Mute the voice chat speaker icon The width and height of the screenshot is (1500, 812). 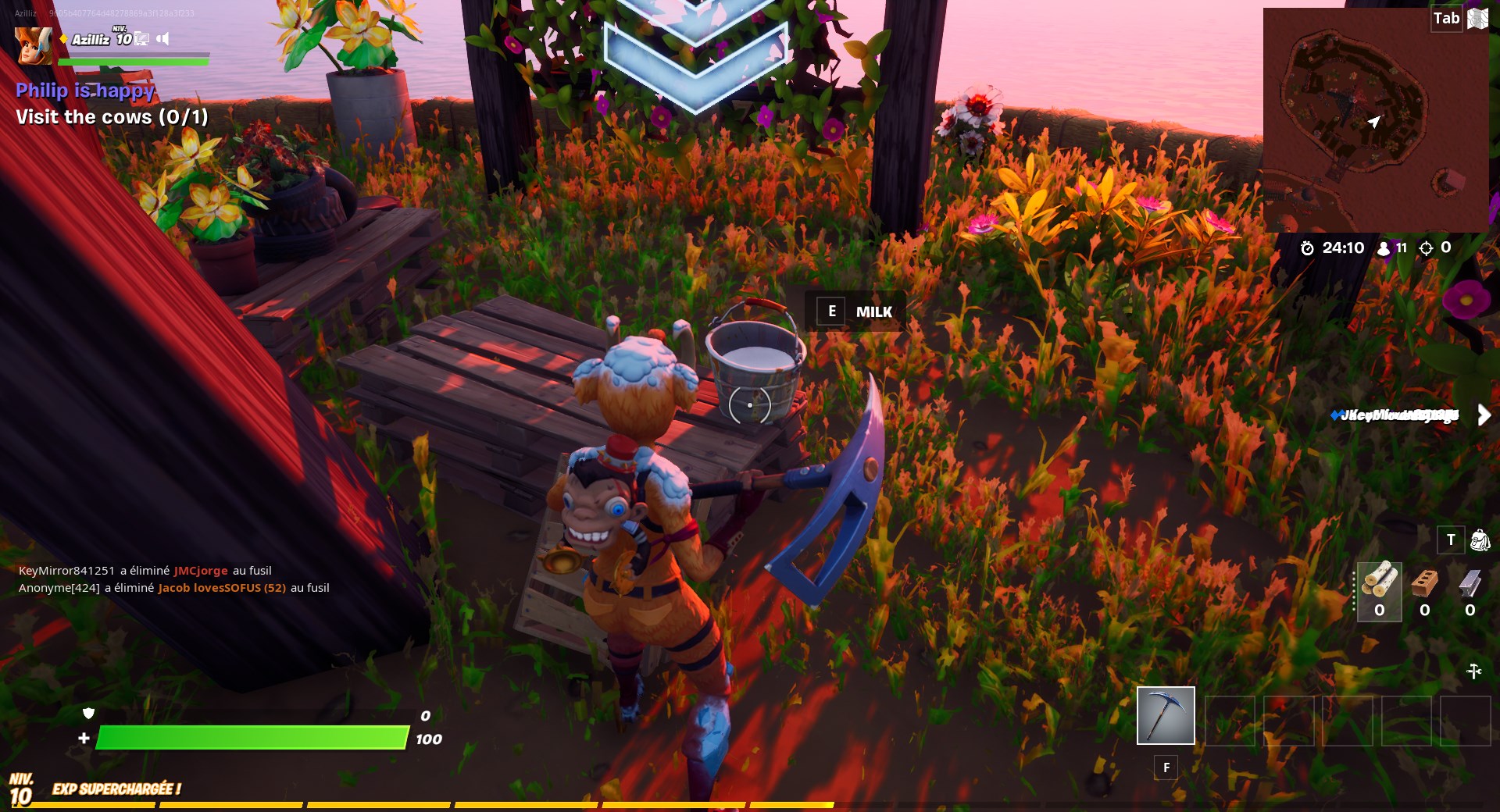click(162, 39)
